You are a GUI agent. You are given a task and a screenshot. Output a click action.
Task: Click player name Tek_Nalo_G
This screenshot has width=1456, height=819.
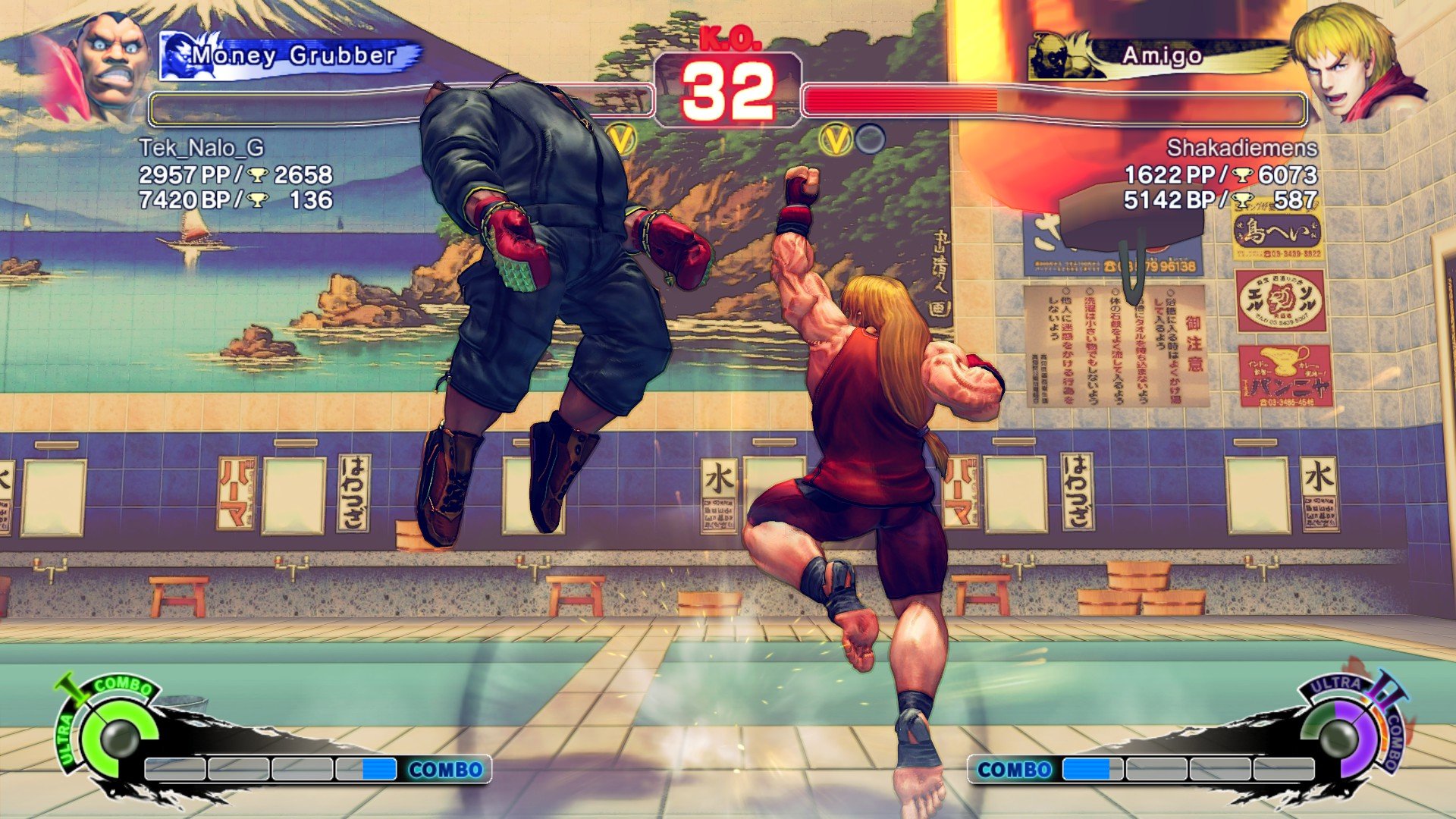201,147
